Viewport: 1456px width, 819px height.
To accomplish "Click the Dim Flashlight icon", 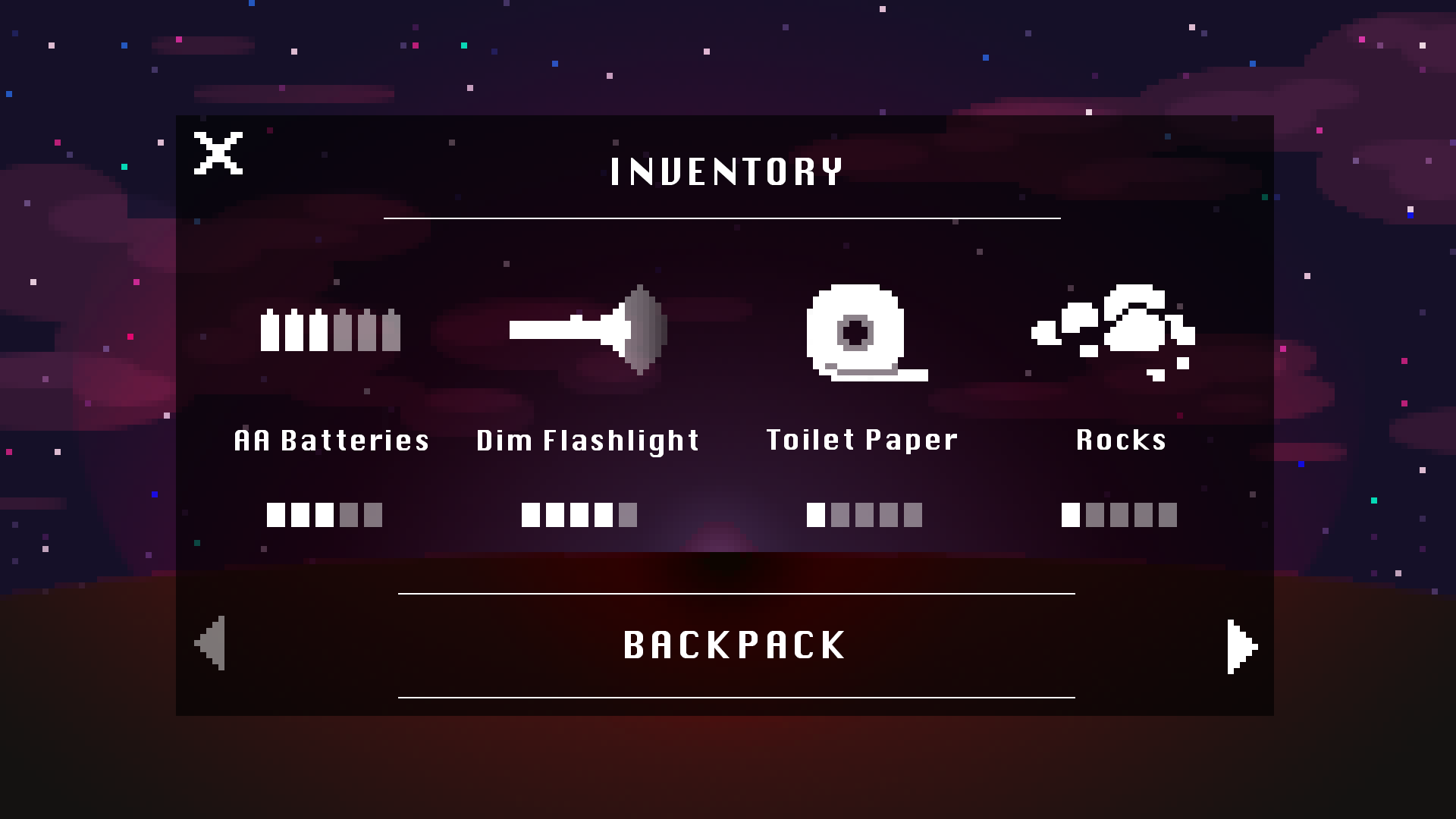I will click(x=588, y=330).
